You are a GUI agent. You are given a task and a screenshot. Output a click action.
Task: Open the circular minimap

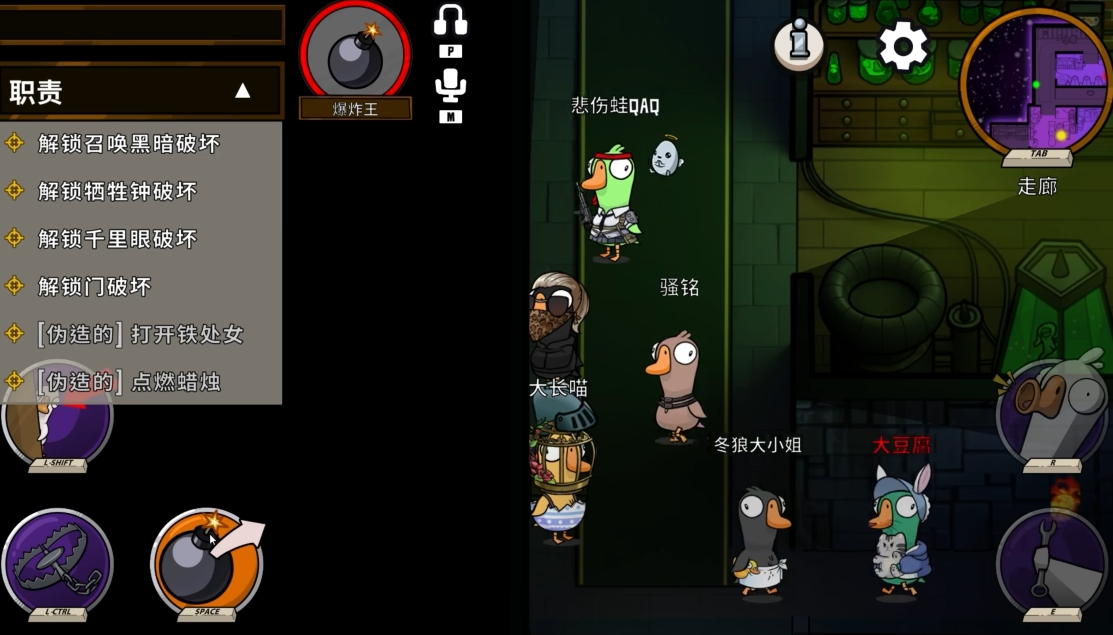pos(1036,80)
